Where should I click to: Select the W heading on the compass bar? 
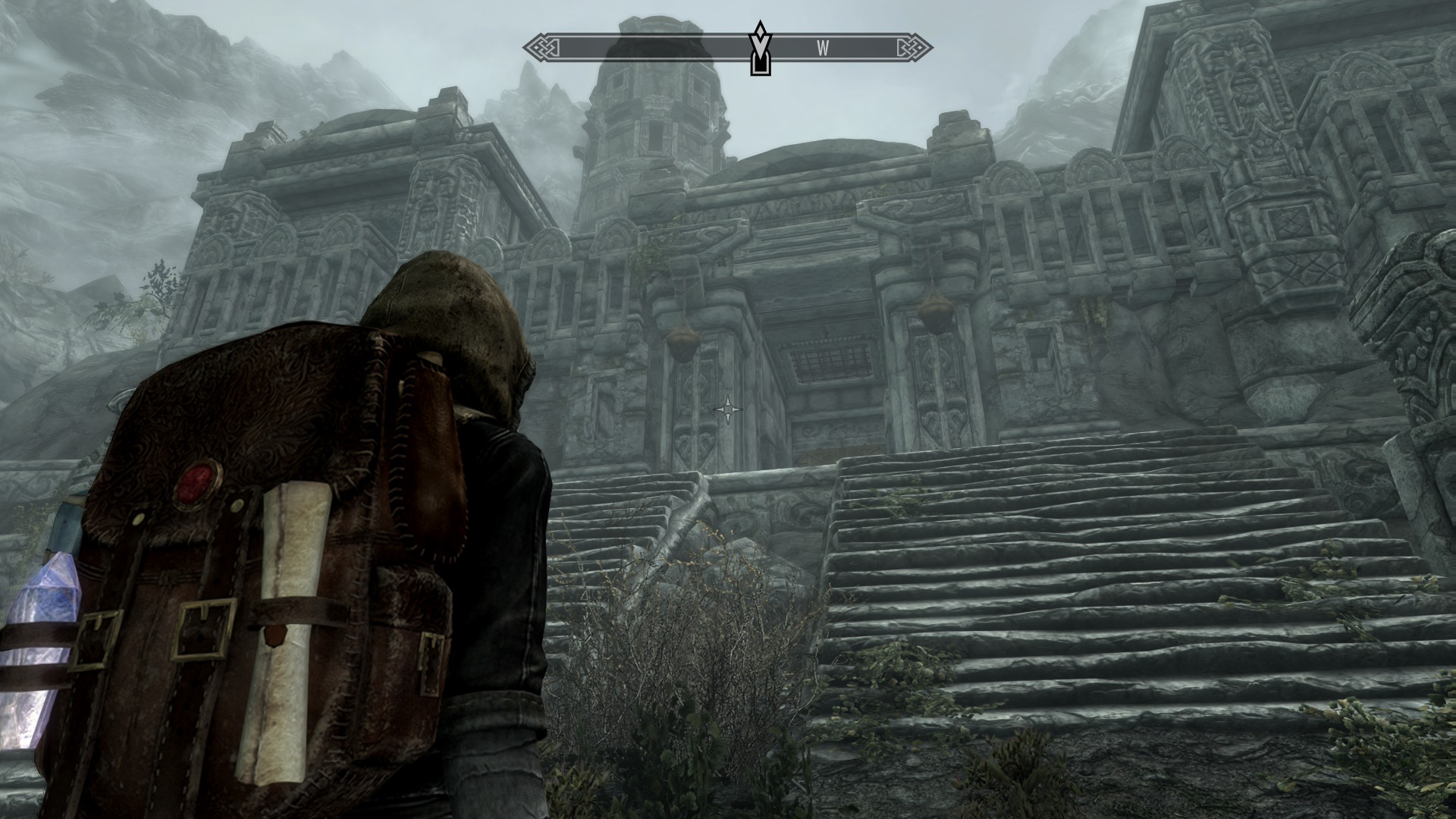tap(823, 49)
